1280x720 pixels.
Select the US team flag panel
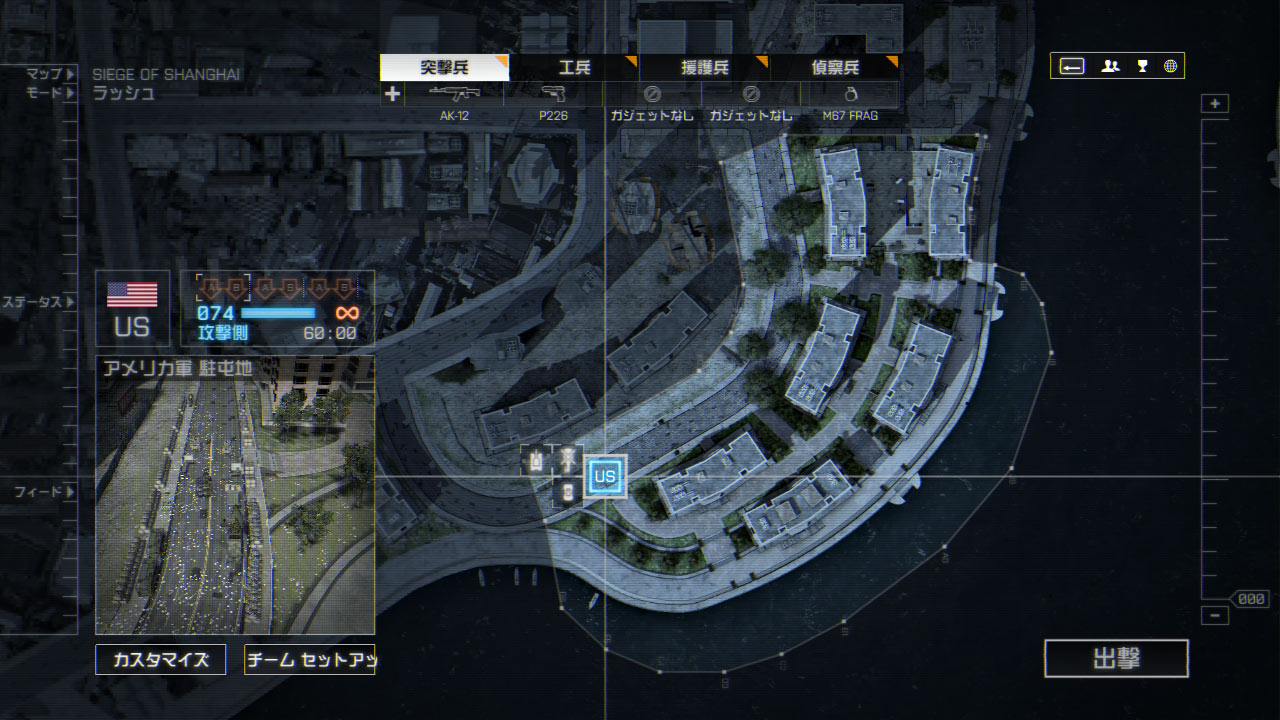click(132, 308)
